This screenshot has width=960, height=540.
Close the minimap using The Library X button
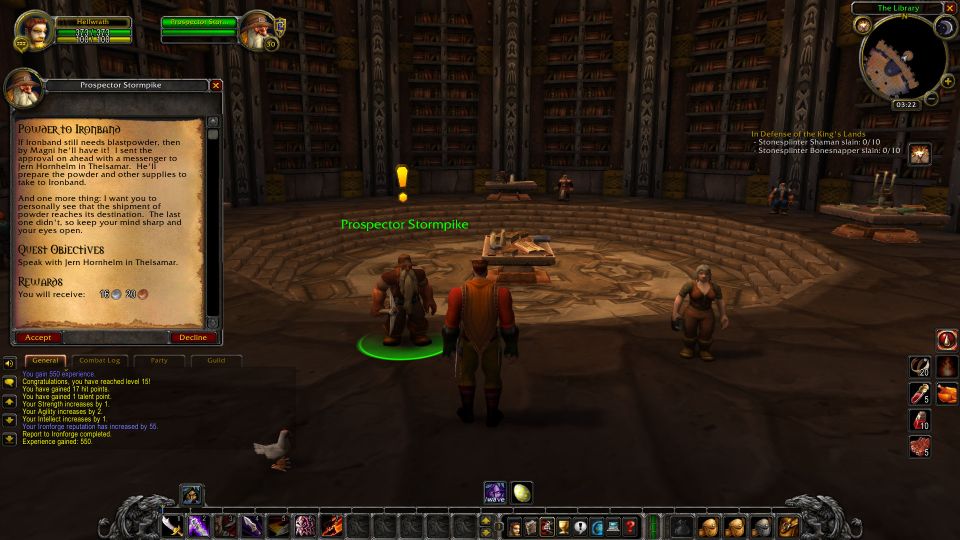point(948,8)
